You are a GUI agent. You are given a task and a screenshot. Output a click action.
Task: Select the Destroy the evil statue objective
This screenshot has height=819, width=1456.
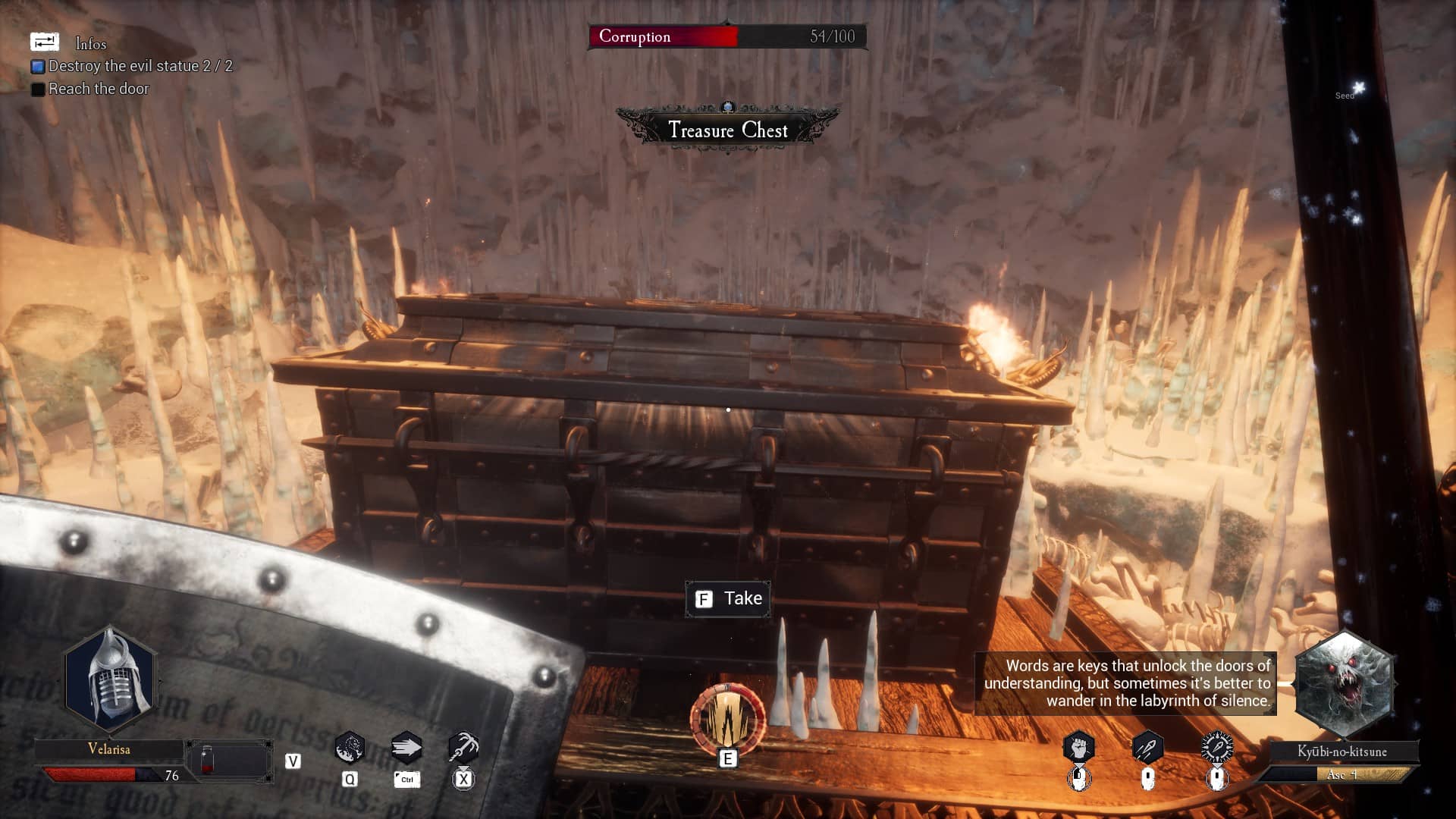pos(140,66)
